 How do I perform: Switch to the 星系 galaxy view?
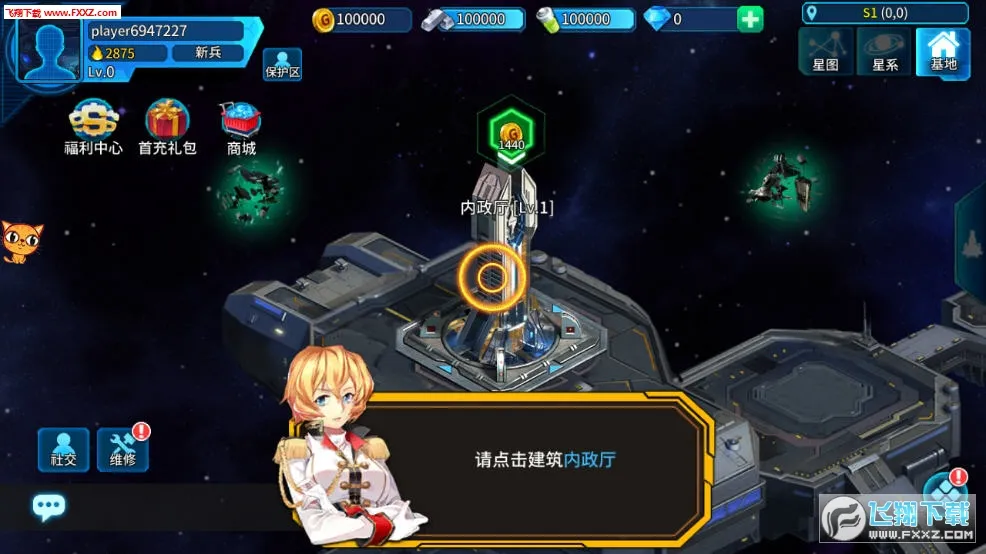pyautogui.click(x=884, y=51)
